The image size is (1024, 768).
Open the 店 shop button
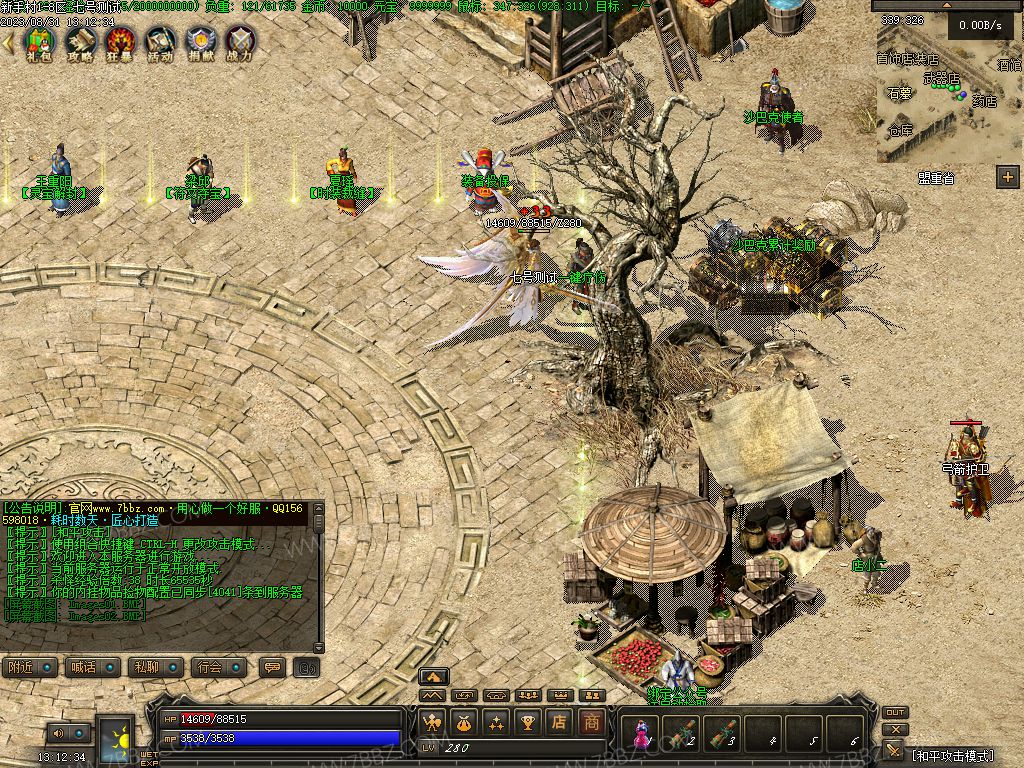[x=560, y=721]
